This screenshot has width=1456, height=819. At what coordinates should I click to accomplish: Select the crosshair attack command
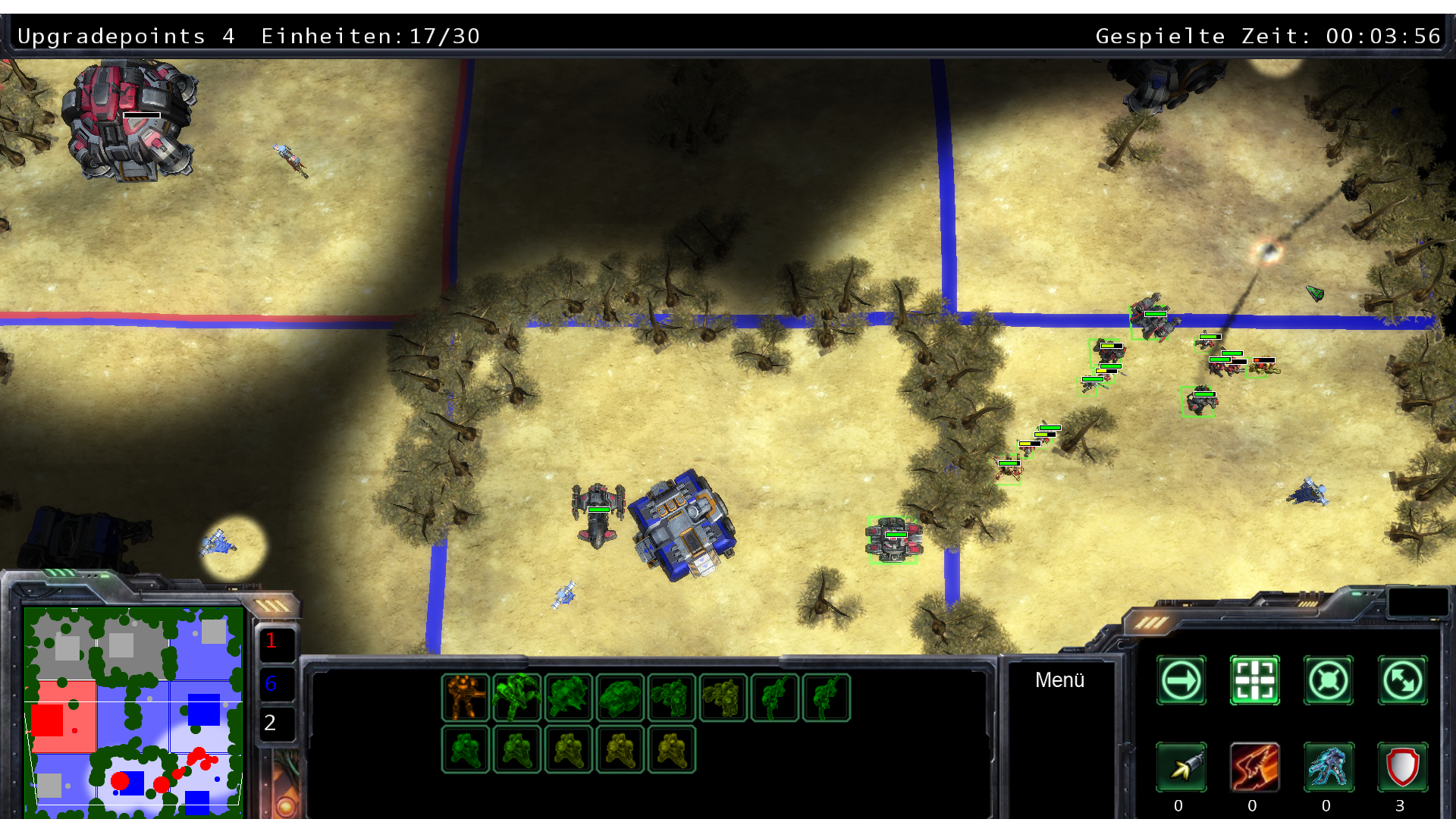coord(1254,681)
